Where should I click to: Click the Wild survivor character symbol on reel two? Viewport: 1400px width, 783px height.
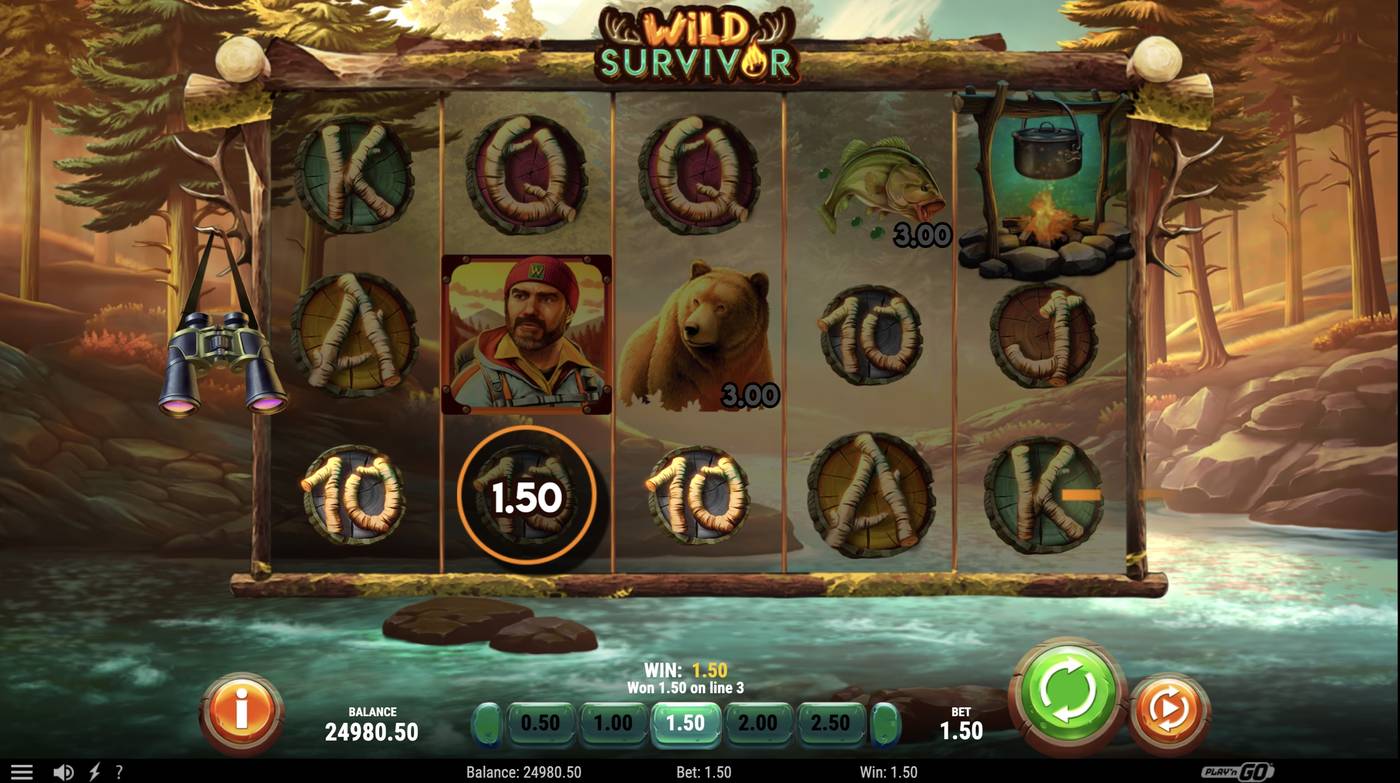click(x=527, y=334)
